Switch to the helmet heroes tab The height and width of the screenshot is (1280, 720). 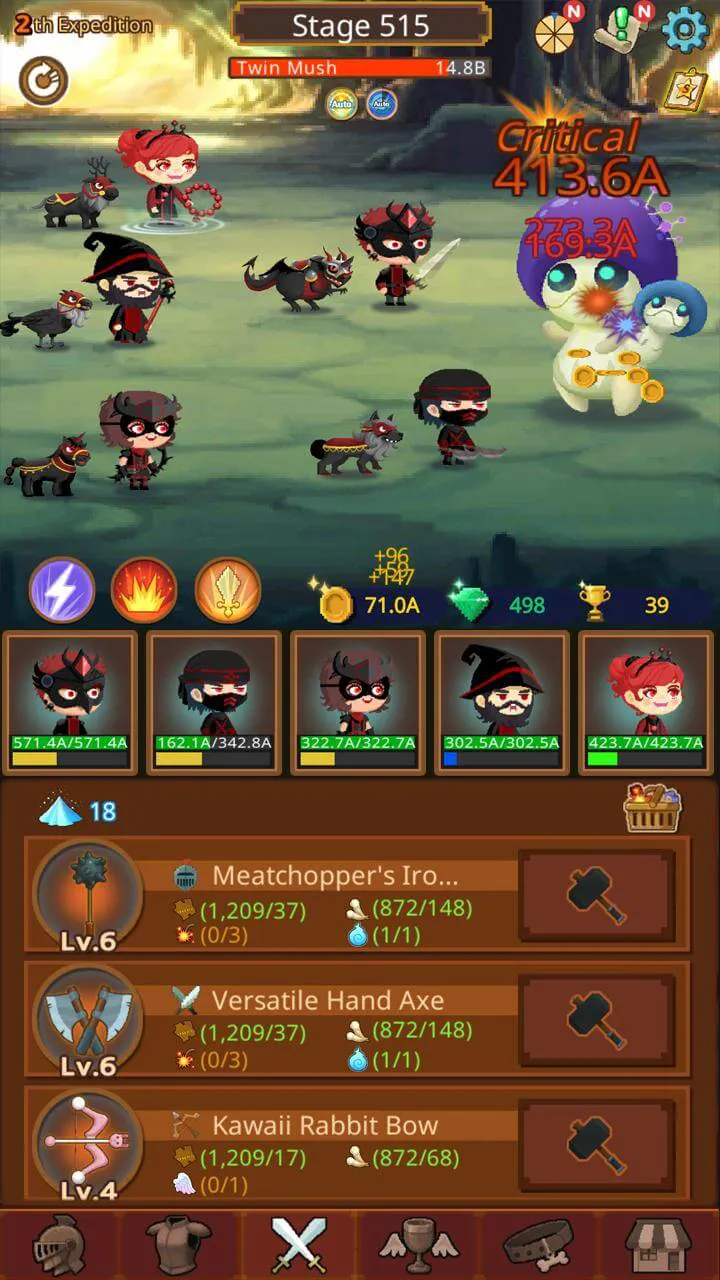(59, 1243)
